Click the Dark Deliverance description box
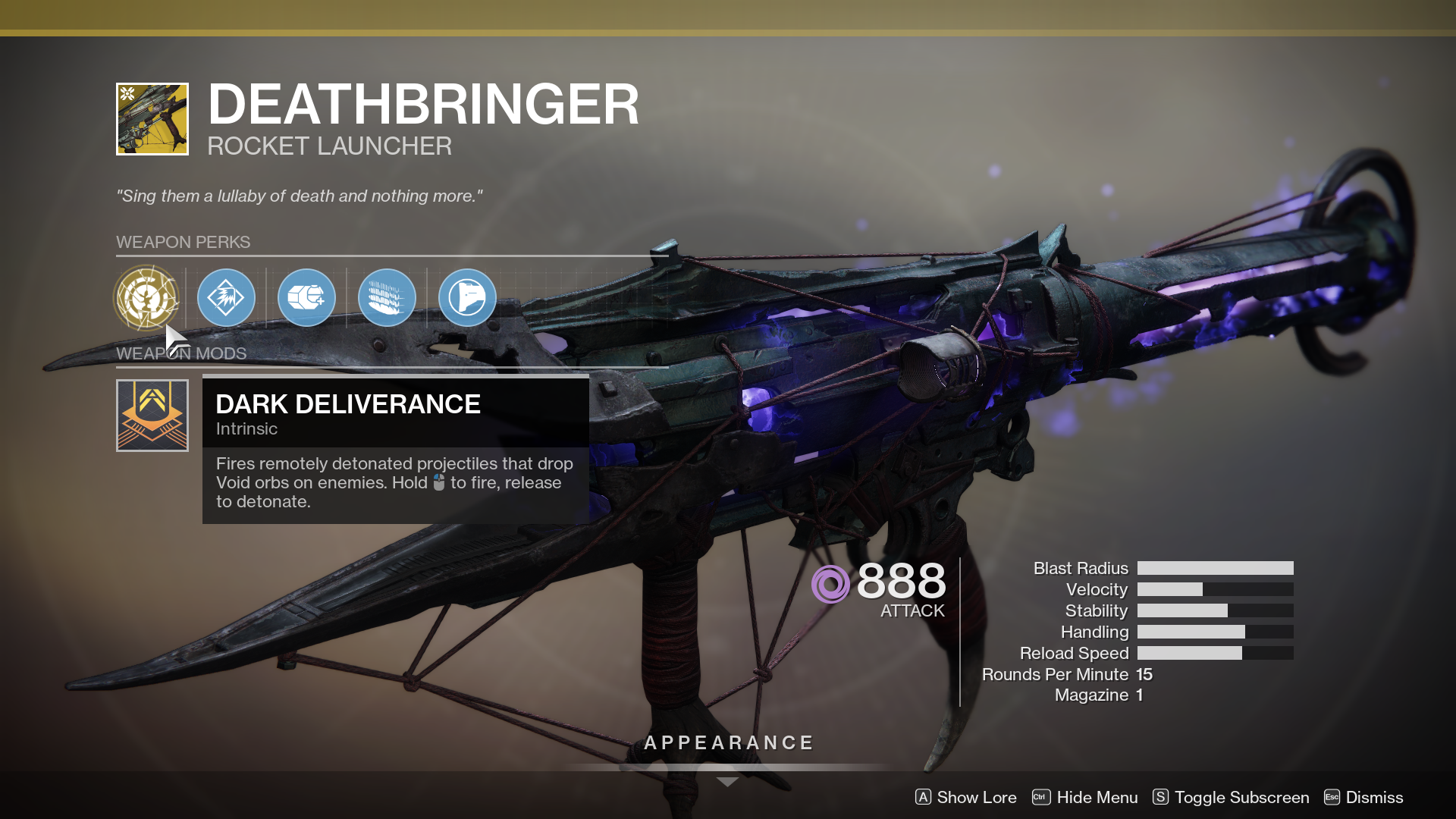The image size is (1456, 819). click(394, 482)
